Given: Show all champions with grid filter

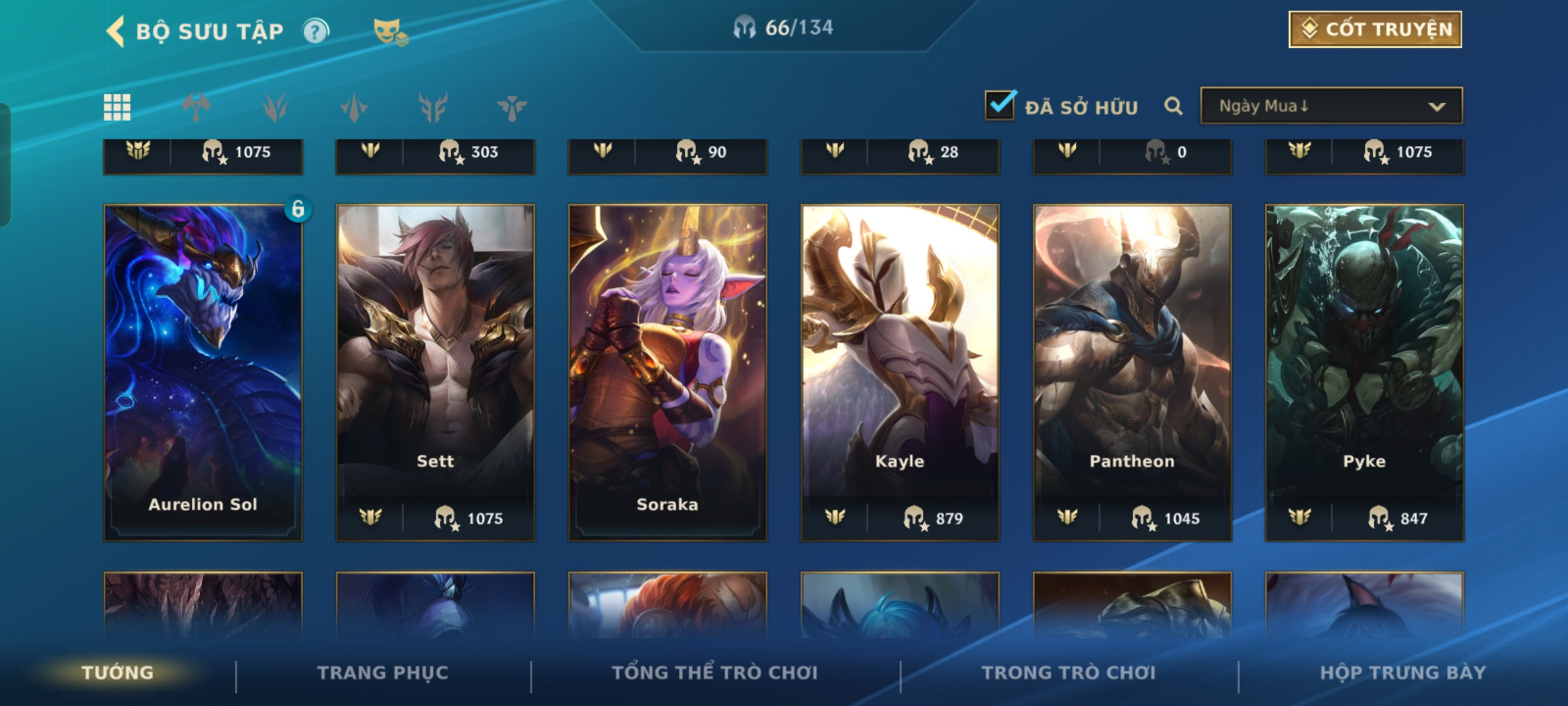Looking at the screenshot, I should click(x=117, y=107).
